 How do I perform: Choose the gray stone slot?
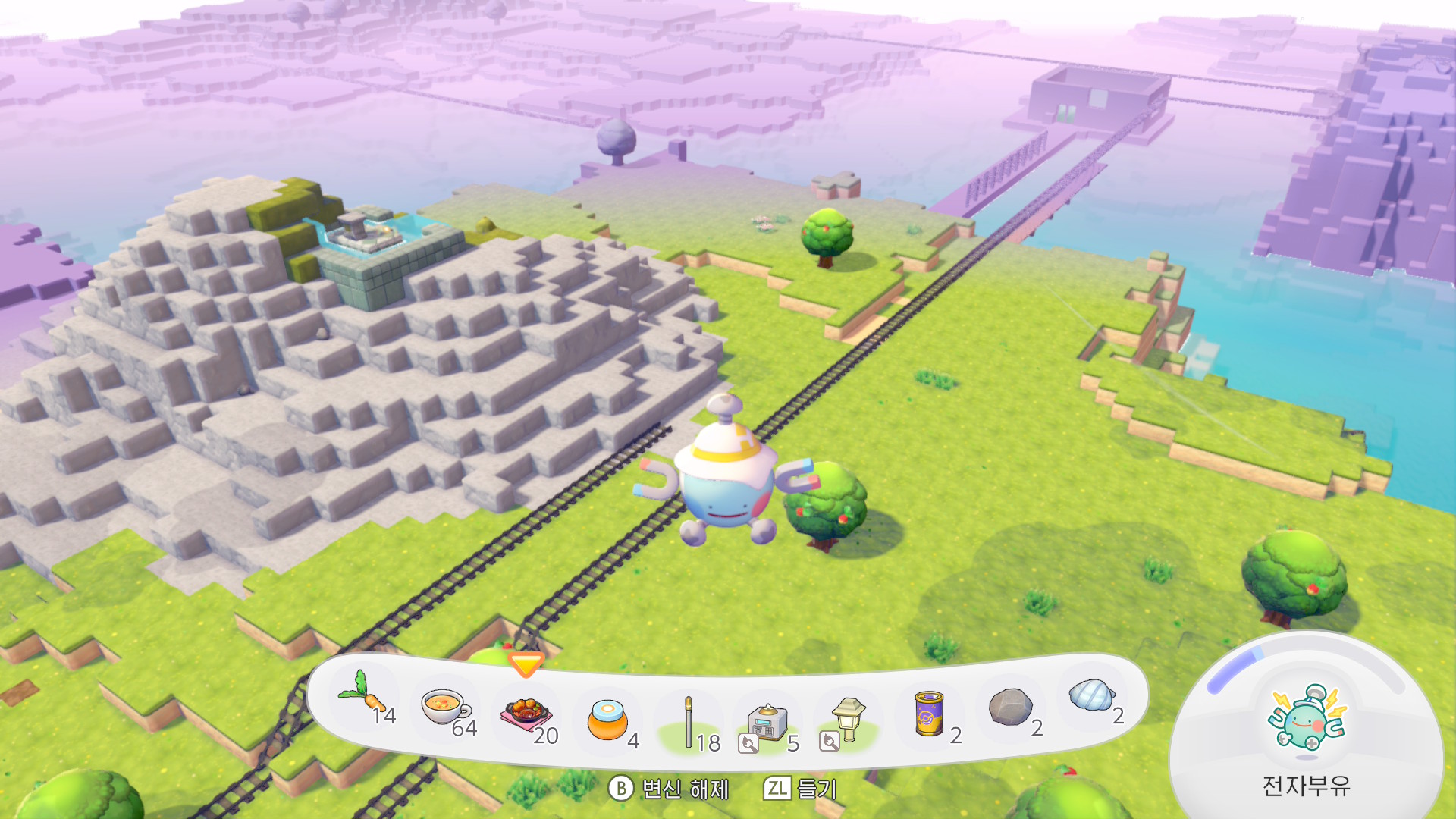click(1010, 707)
